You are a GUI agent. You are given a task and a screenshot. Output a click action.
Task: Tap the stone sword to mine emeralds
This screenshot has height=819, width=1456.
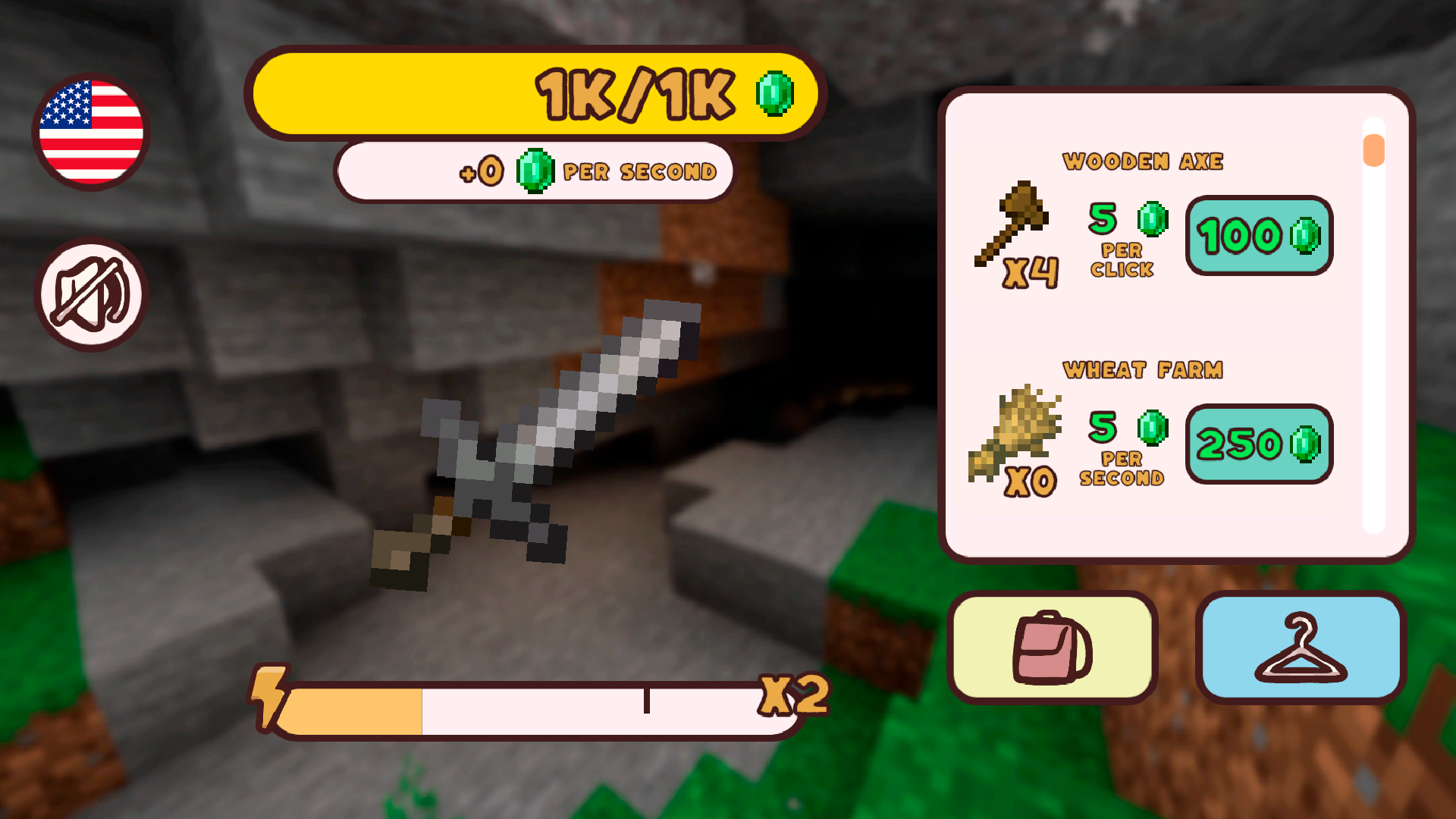(x=538, y=440)
